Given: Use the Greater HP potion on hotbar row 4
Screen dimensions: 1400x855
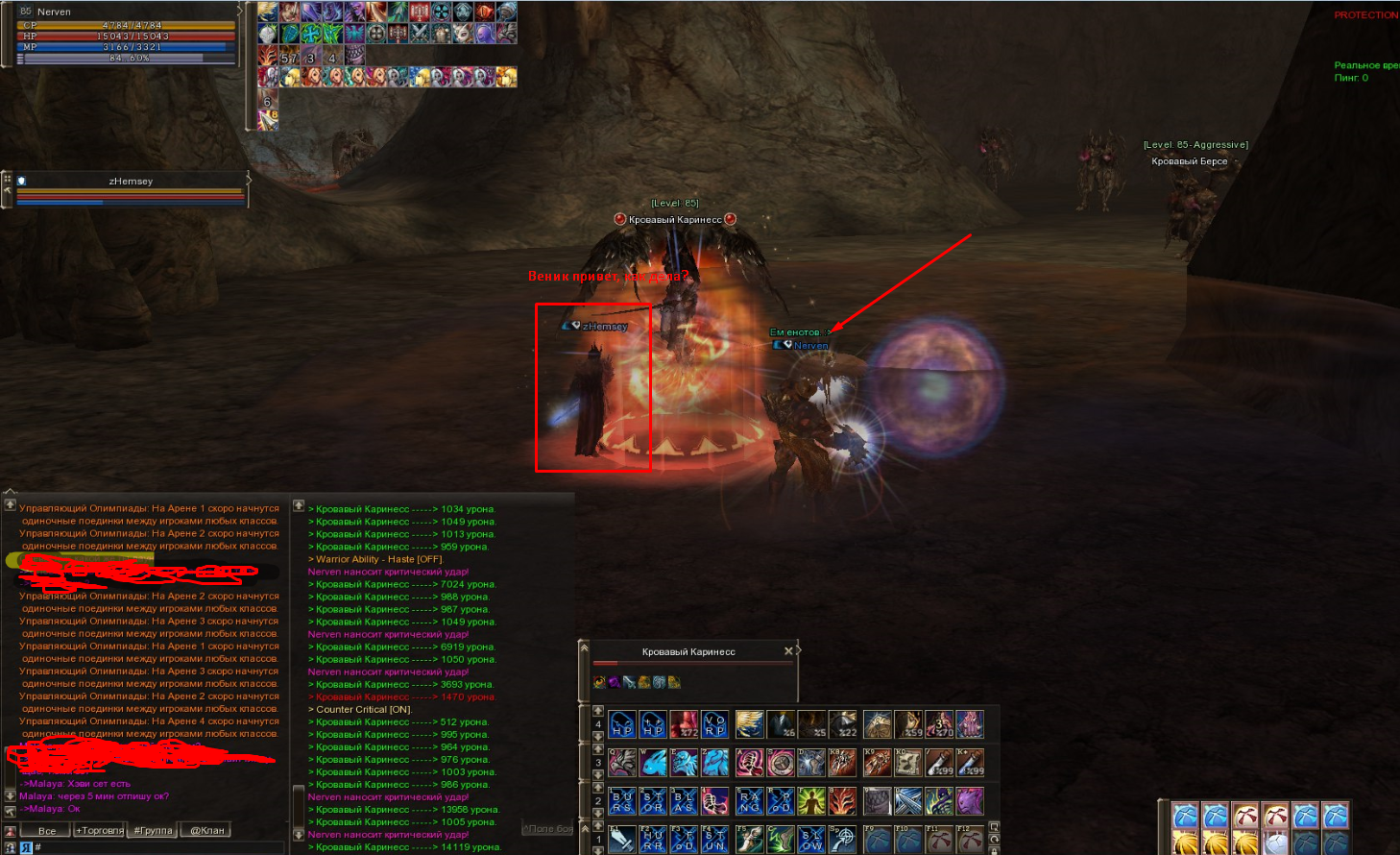Looking at the screenshot, I should click(x=652, y=724).
